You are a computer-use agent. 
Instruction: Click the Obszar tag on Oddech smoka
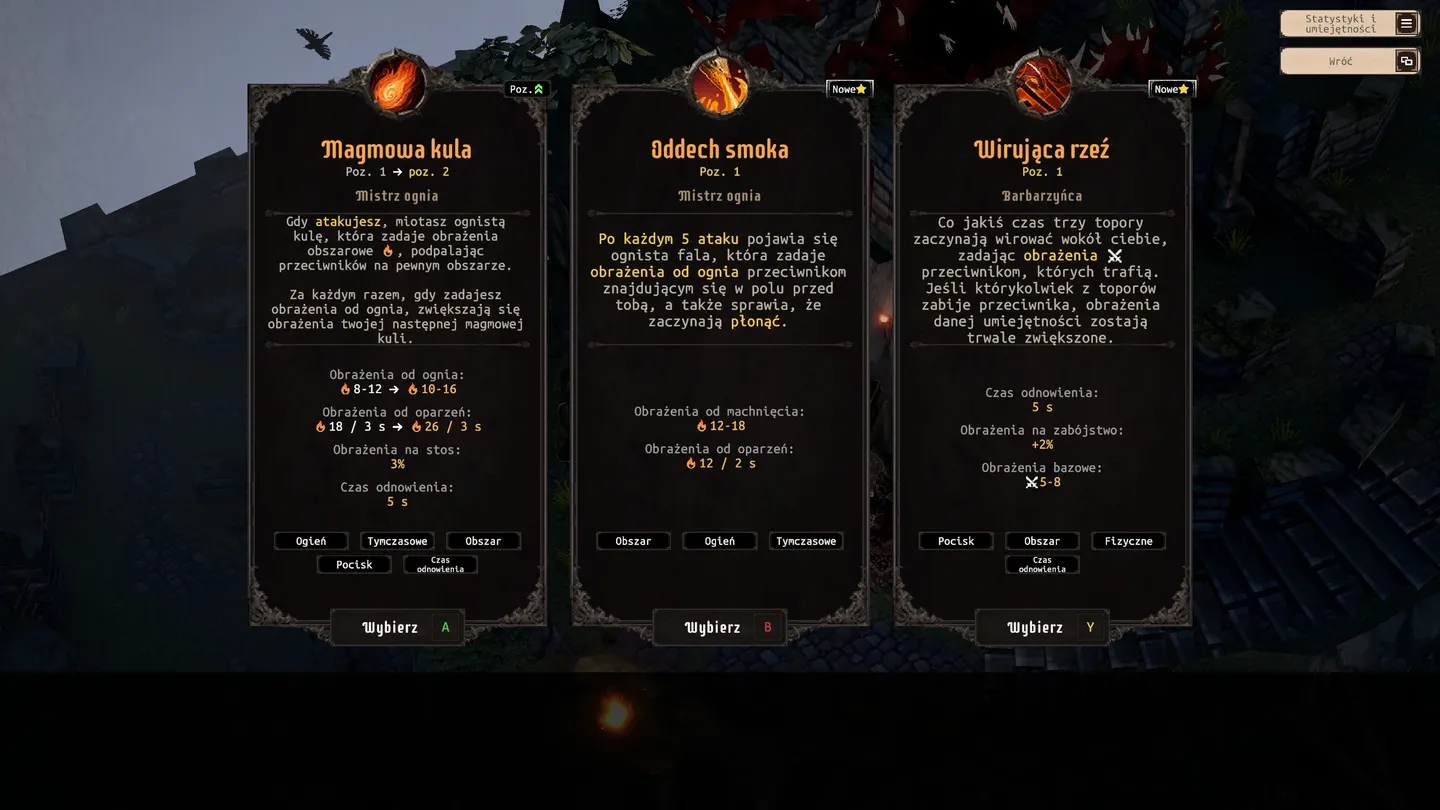[633, 541]
